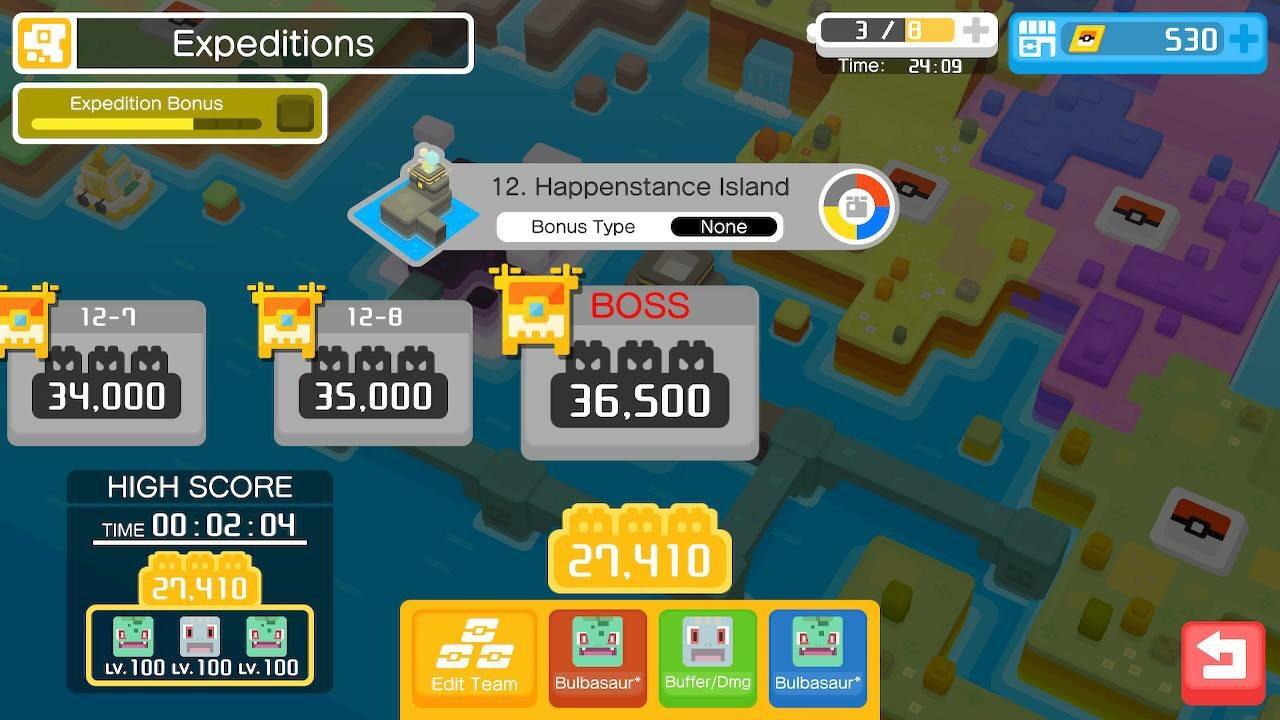Select the red Bulbasaur* team member icon
The width and height of the screenshot is (1280, 720).
click(597, 655)
